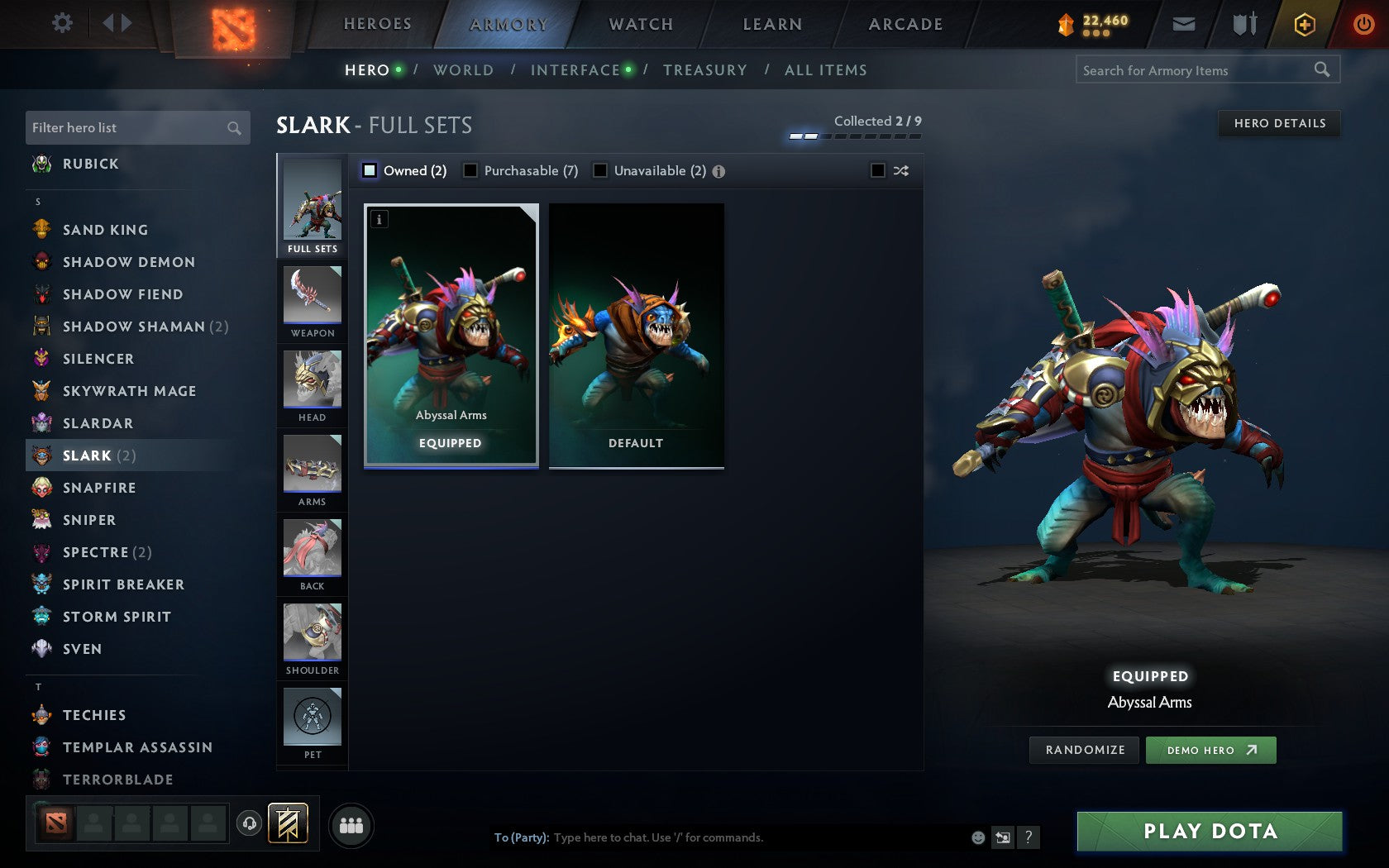The width and height of the screenshot is (1389, 868).
Task: Open the Watch menu
Action: 639,23
